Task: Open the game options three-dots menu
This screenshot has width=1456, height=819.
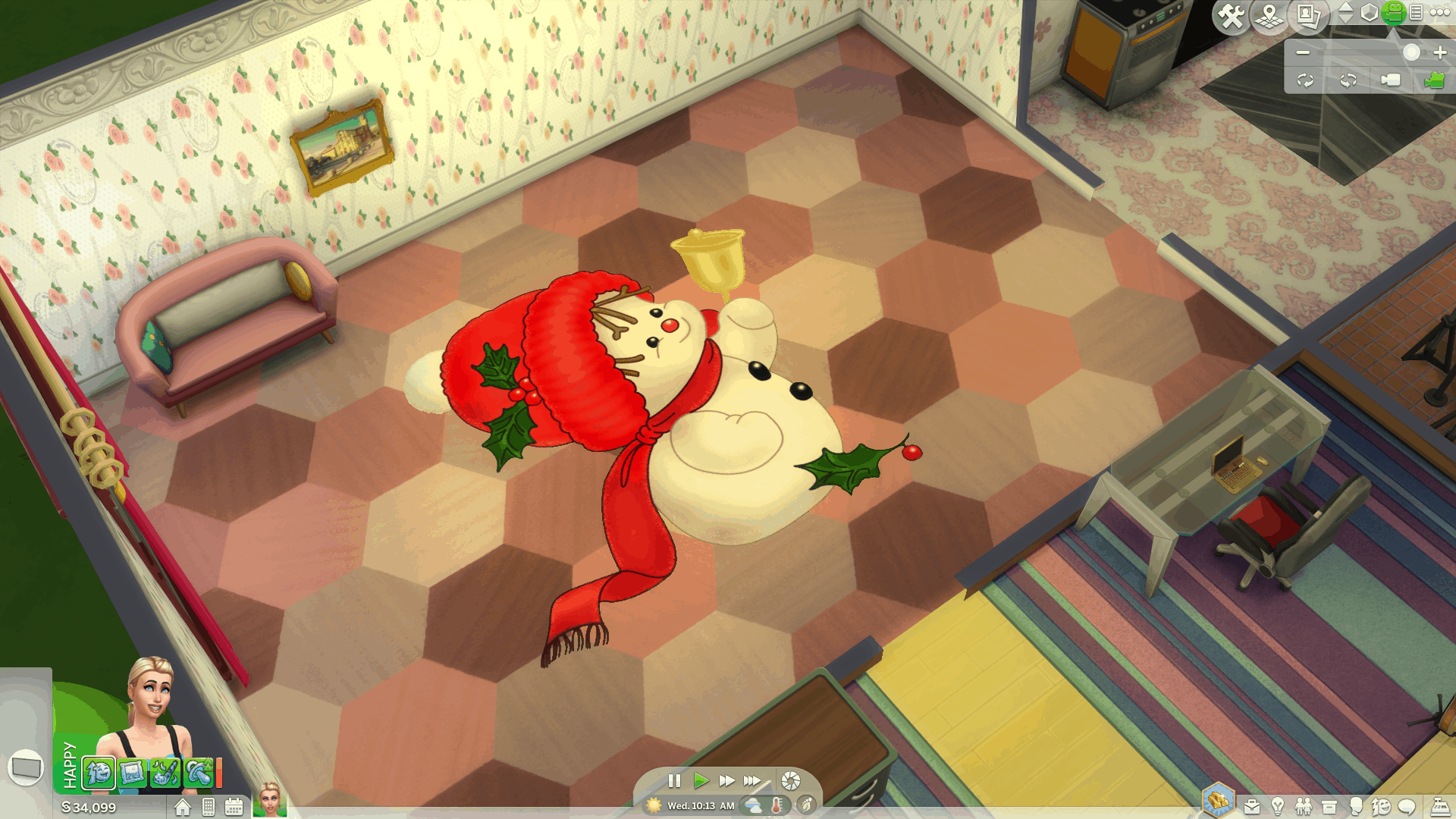Action: pos(1439,13)
